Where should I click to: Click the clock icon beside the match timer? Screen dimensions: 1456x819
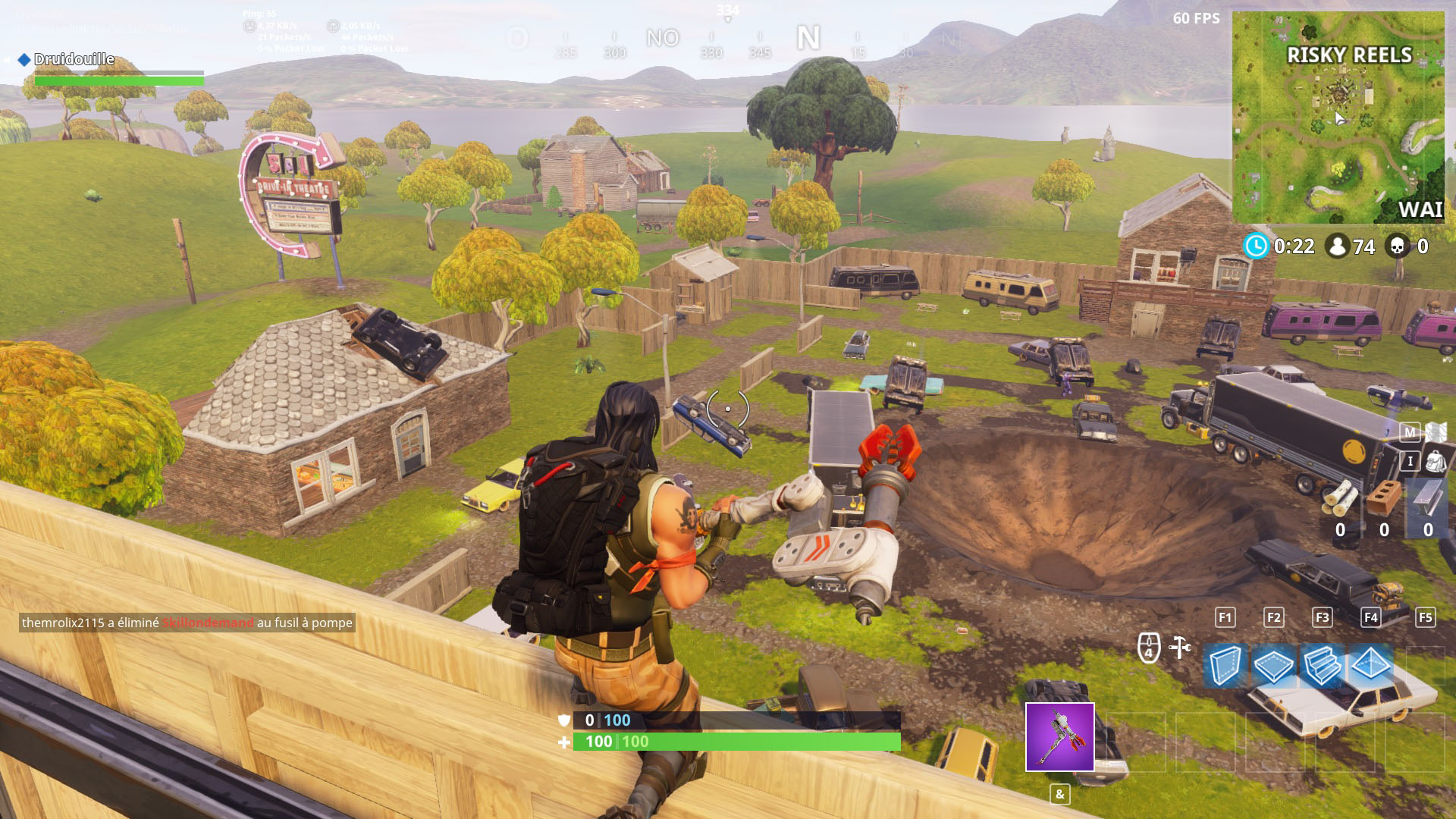(1257, 246)
